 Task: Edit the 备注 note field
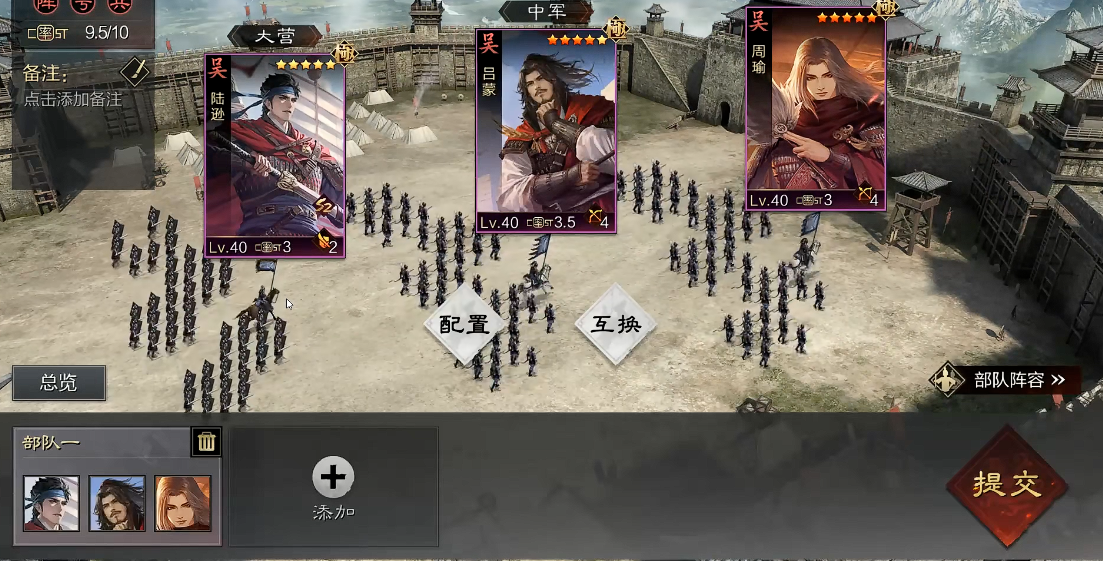click(72, 100)
